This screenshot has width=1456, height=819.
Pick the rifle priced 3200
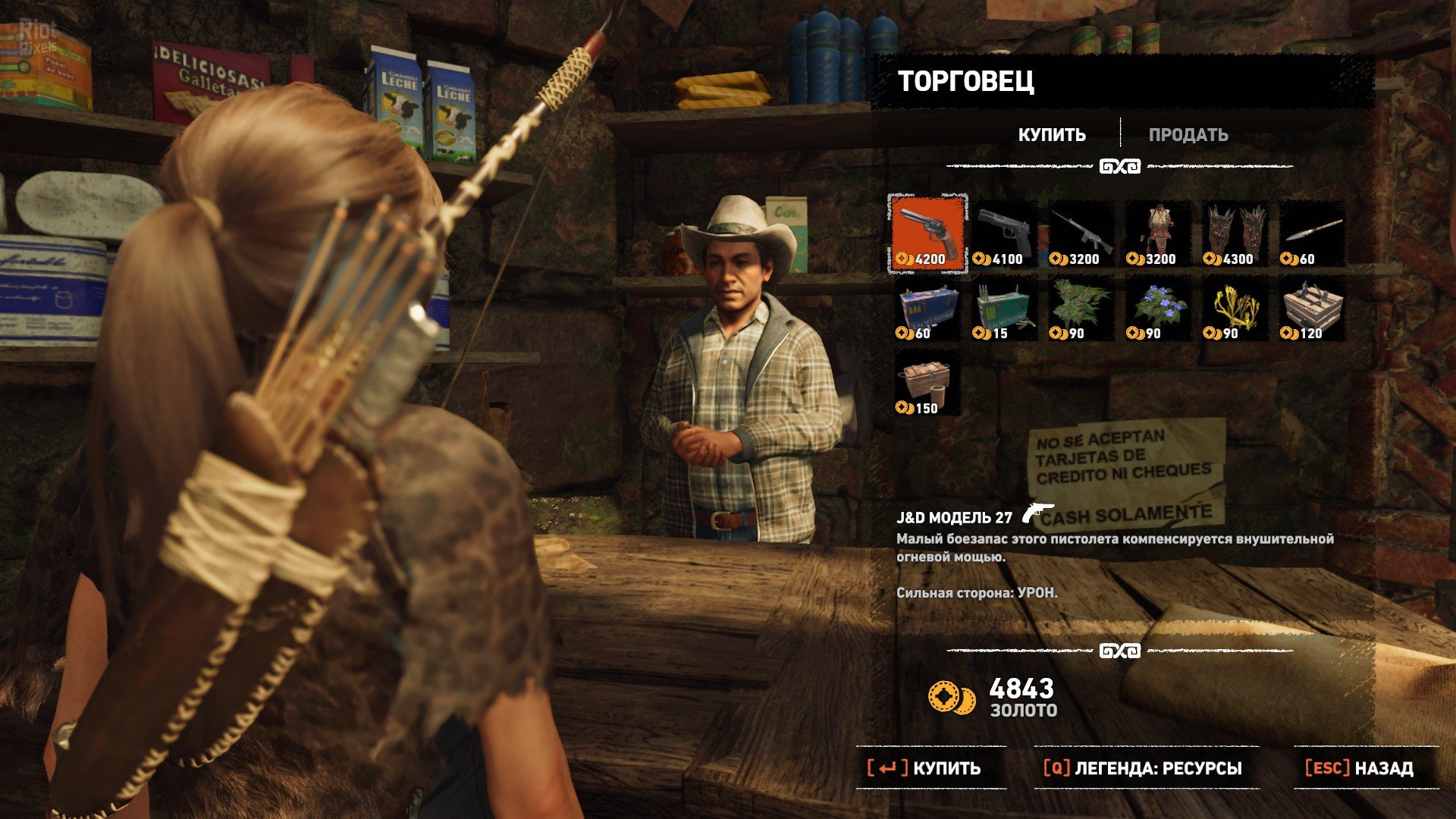point(1081,233)
